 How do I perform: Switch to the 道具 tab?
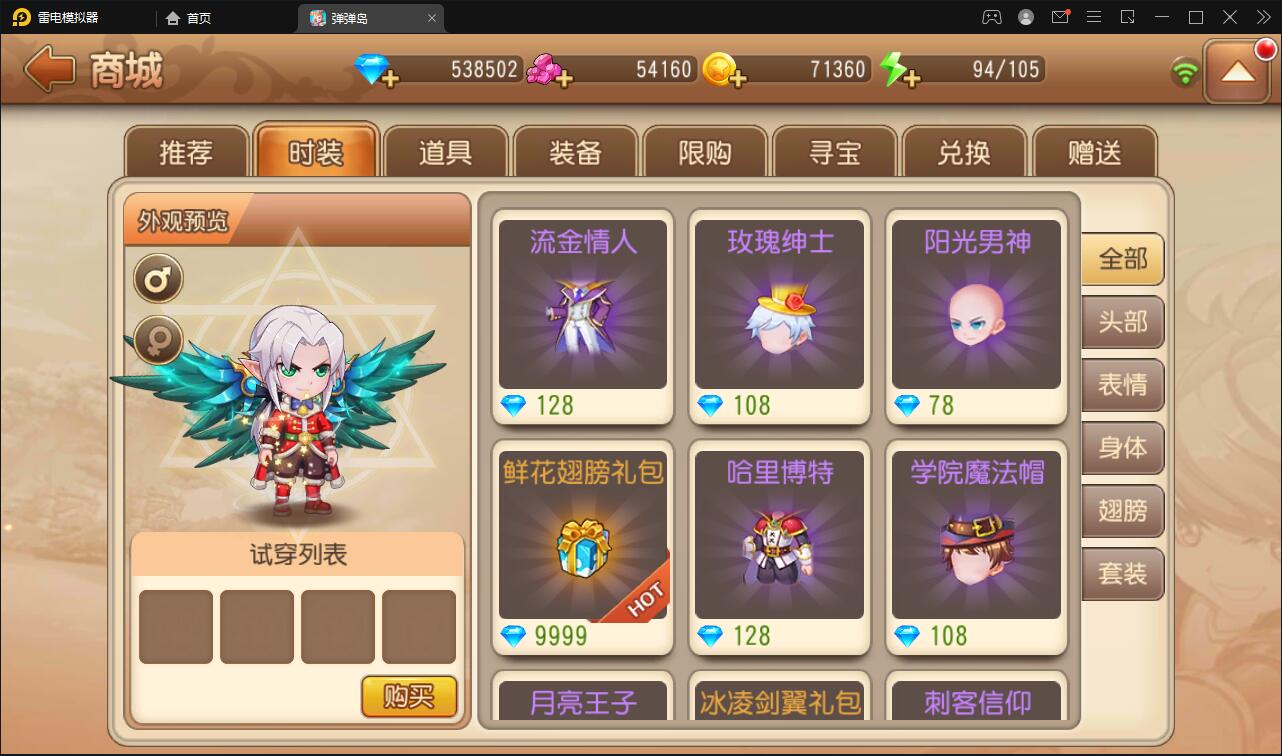click(x=446, y=150)
